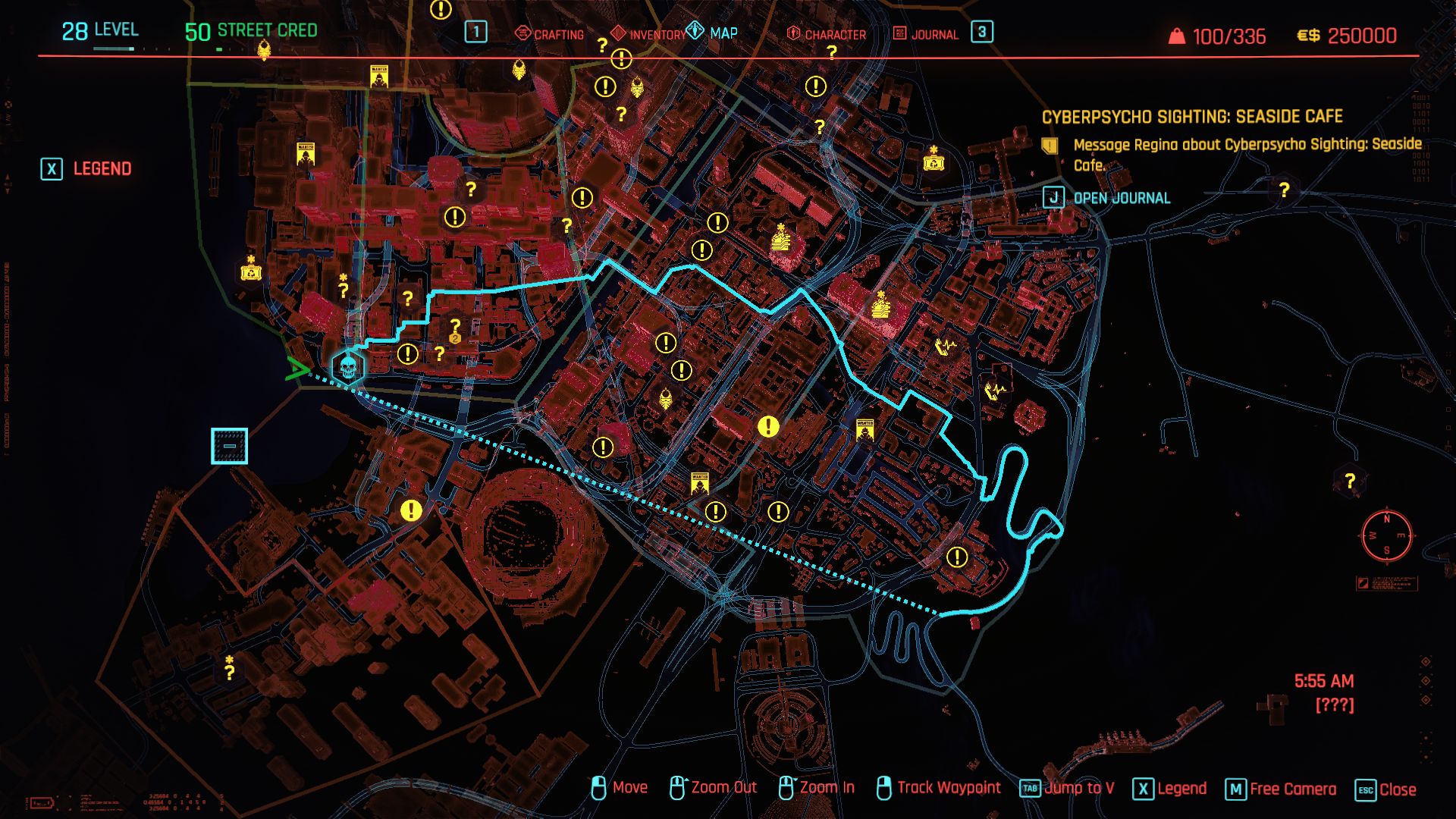Screen dimensions: 1456x819
Task: Click the level 28 experience progress bar
Action: pos(114,48)
